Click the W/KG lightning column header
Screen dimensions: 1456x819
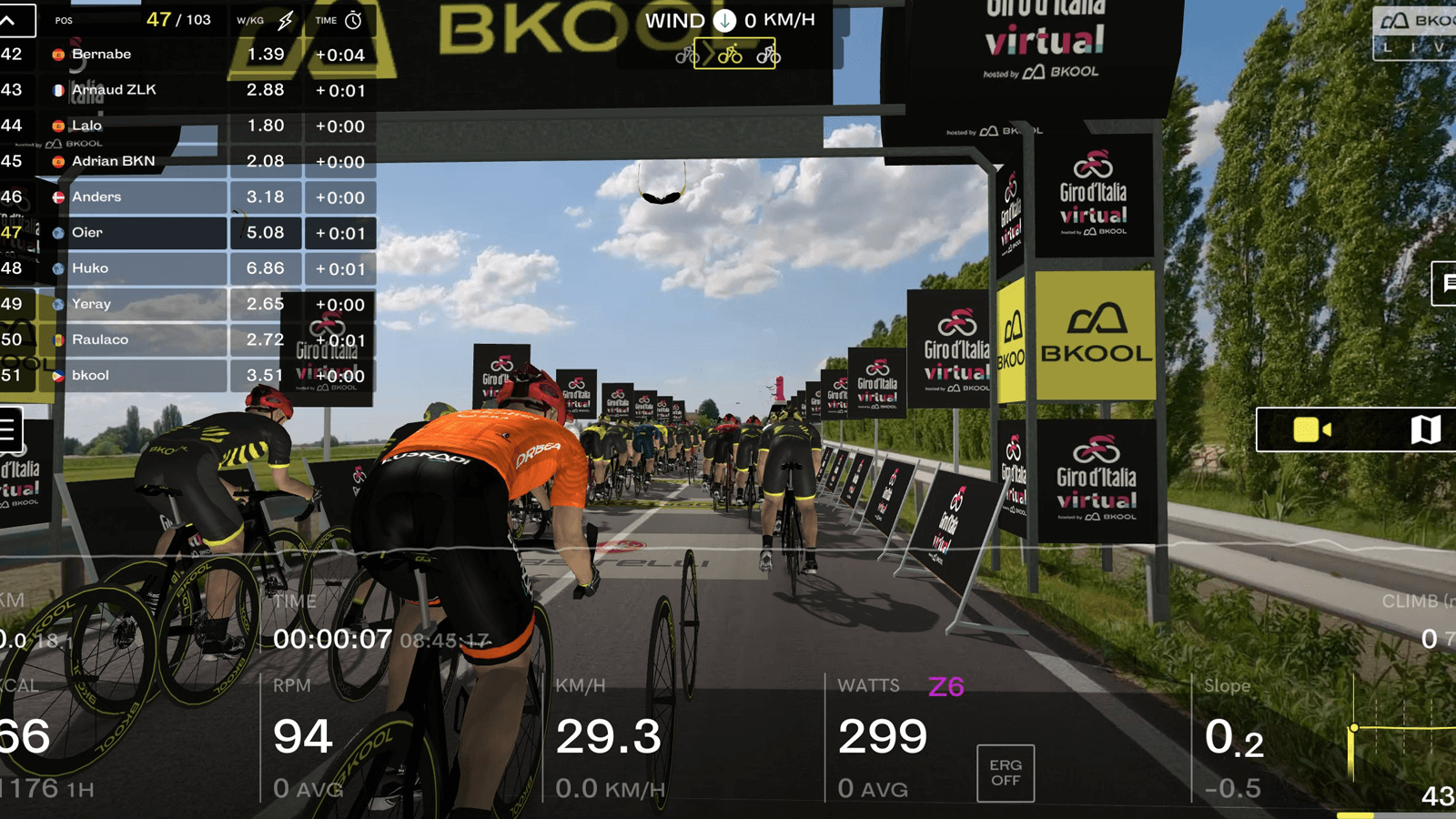coord(265,20)
